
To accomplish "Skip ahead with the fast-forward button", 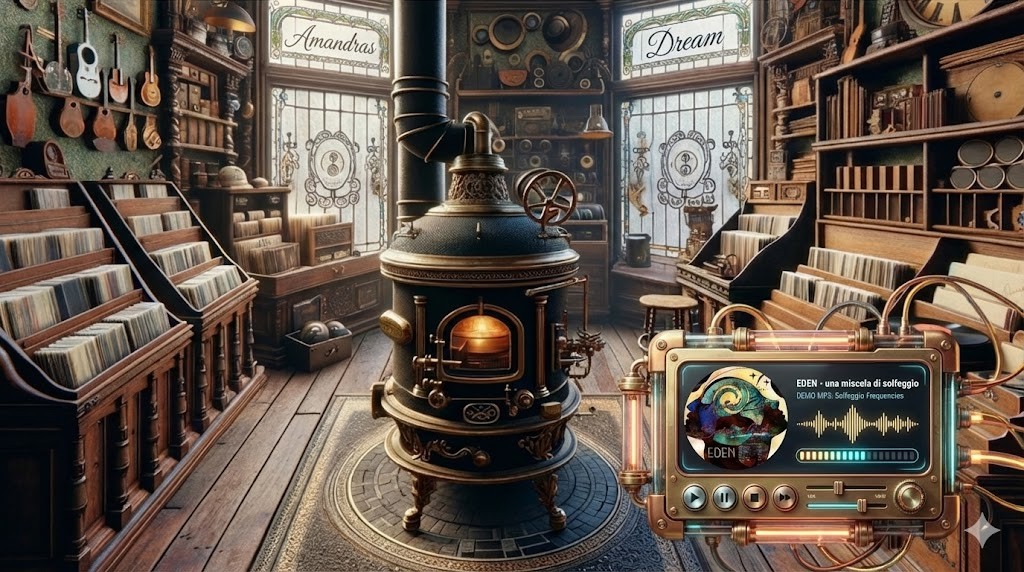I will pos(785,497).
